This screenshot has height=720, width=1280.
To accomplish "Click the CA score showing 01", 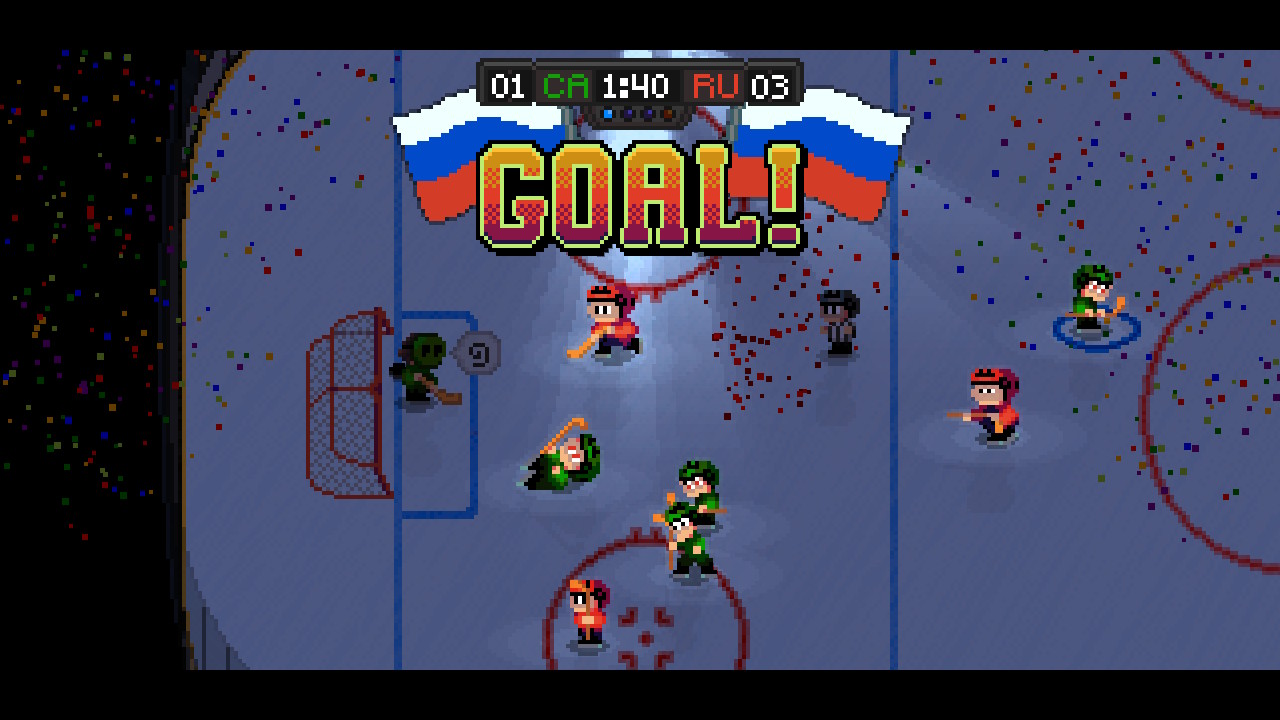I will point(507,86).
